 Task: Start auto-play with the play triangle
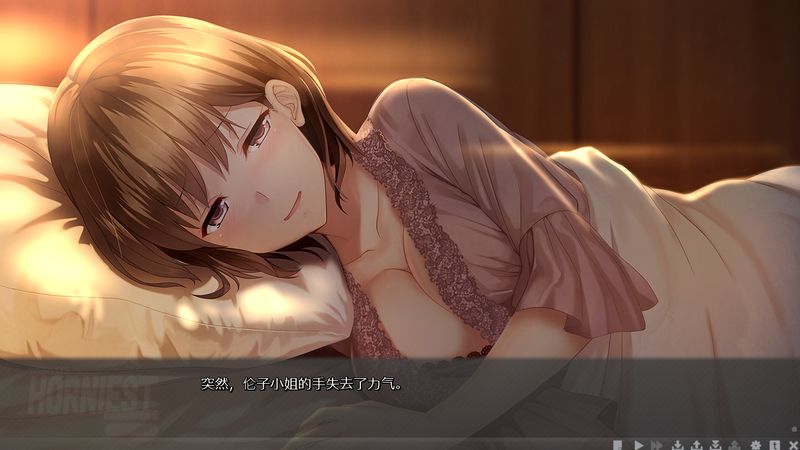(638, 444)
